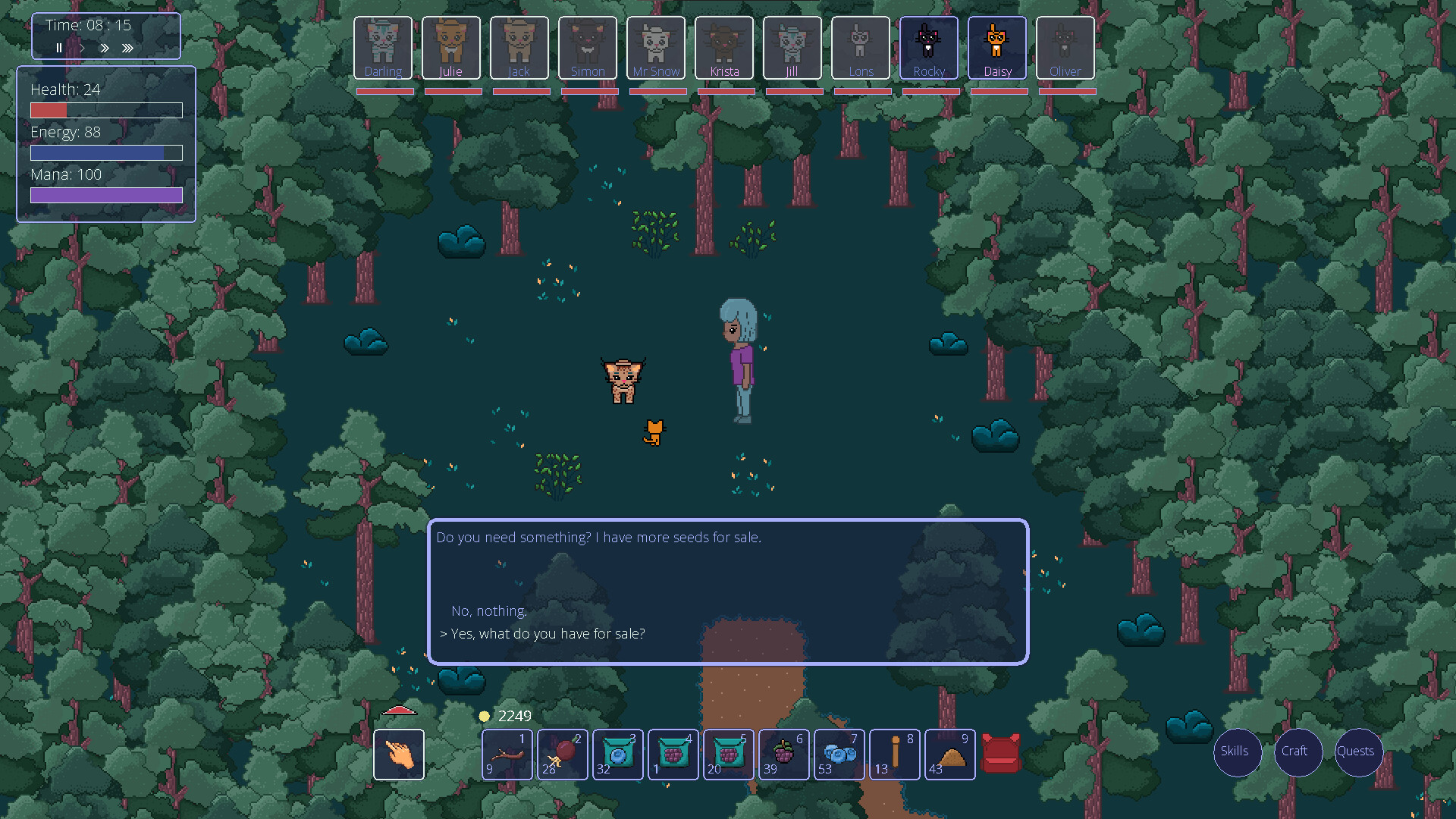
Task: Enable double game speed
Action: 105,48
